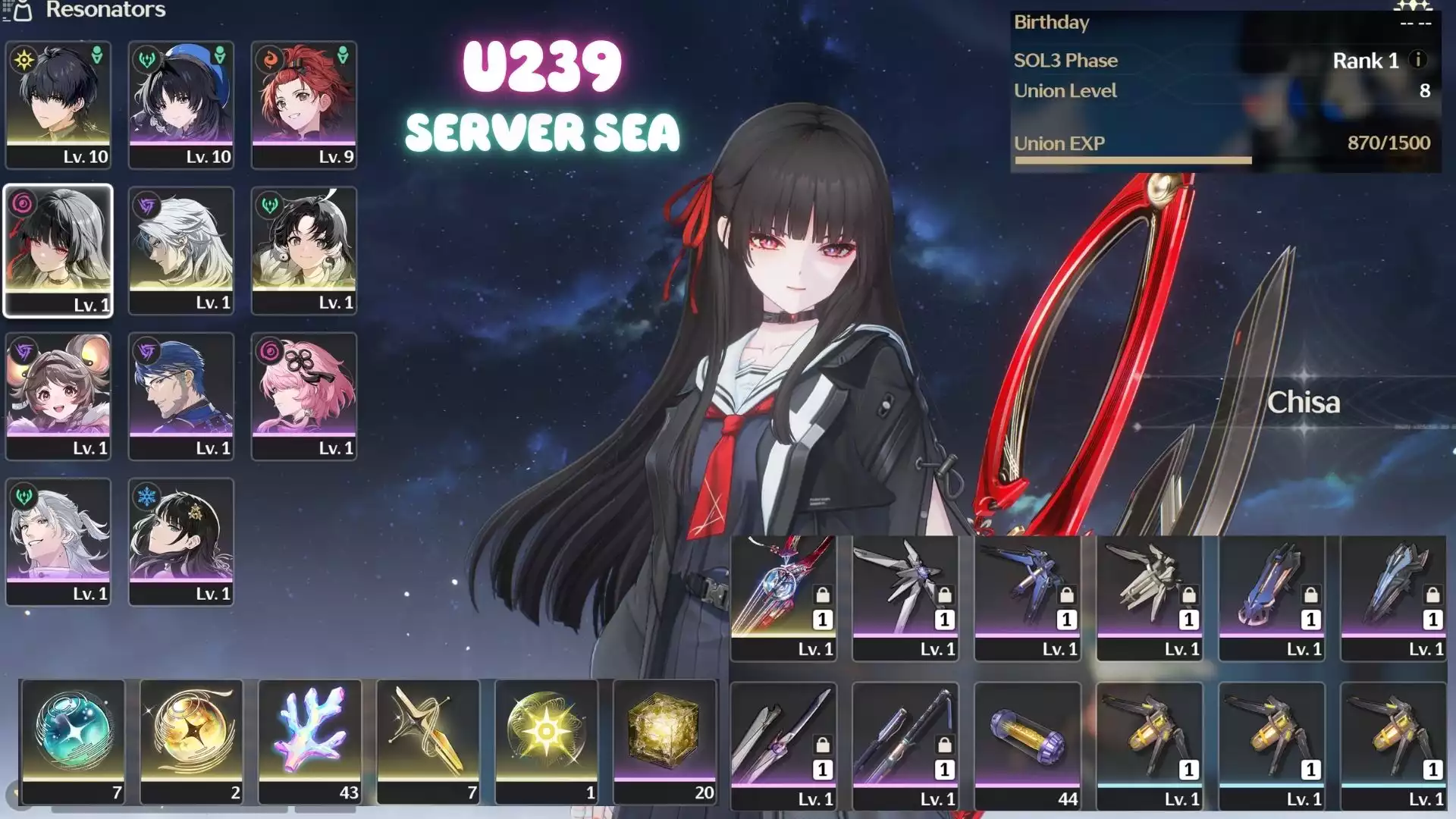This screenshot has height=819, width=1456.
Task: Select the black-haired resonator with ice emblem
Action: (181, 541)
